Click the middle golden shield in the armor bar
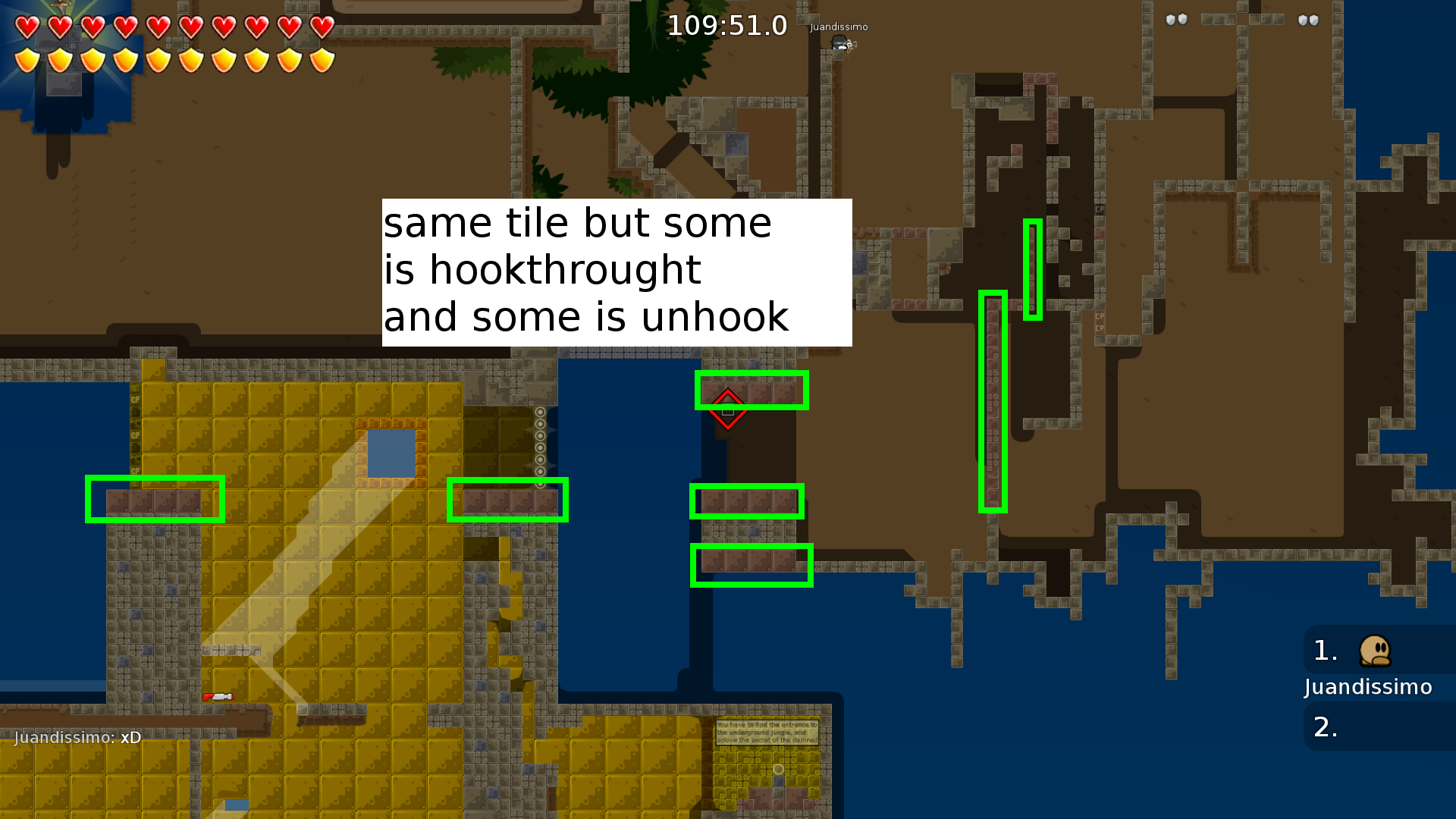 click(x=158, y=59)
